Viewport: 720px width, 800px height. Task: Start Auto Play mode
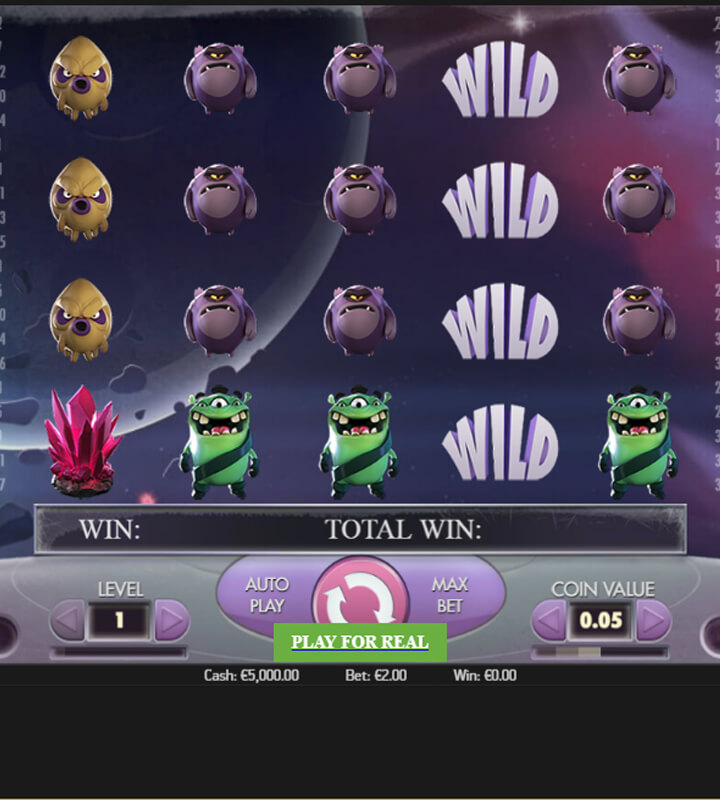(265, 595)
